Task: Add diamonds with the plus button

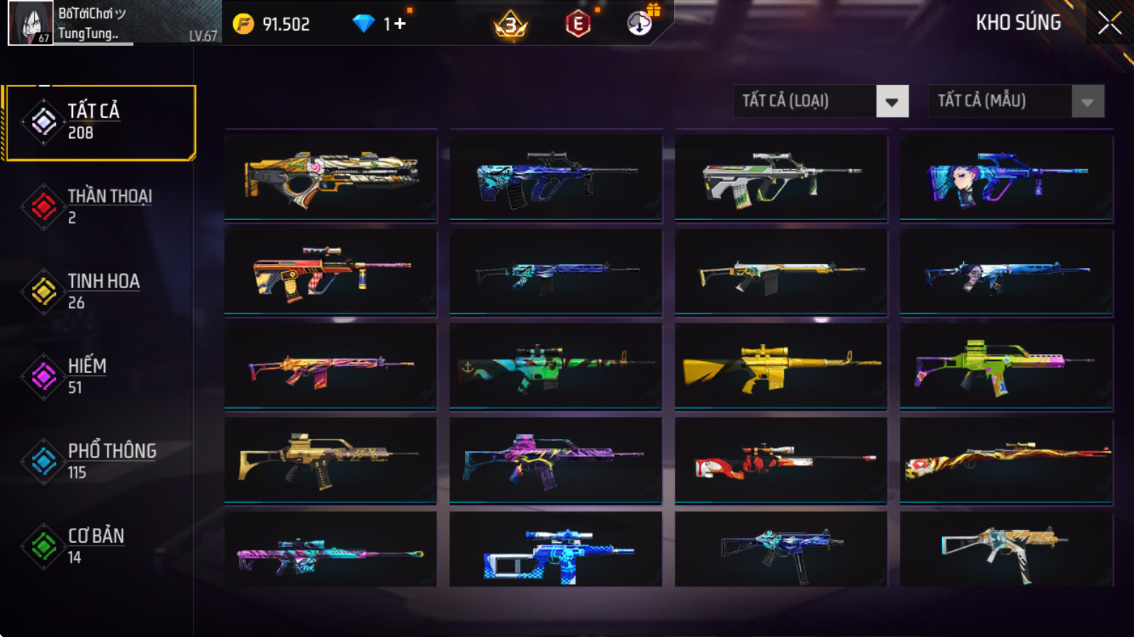Action: coord(400,24)
